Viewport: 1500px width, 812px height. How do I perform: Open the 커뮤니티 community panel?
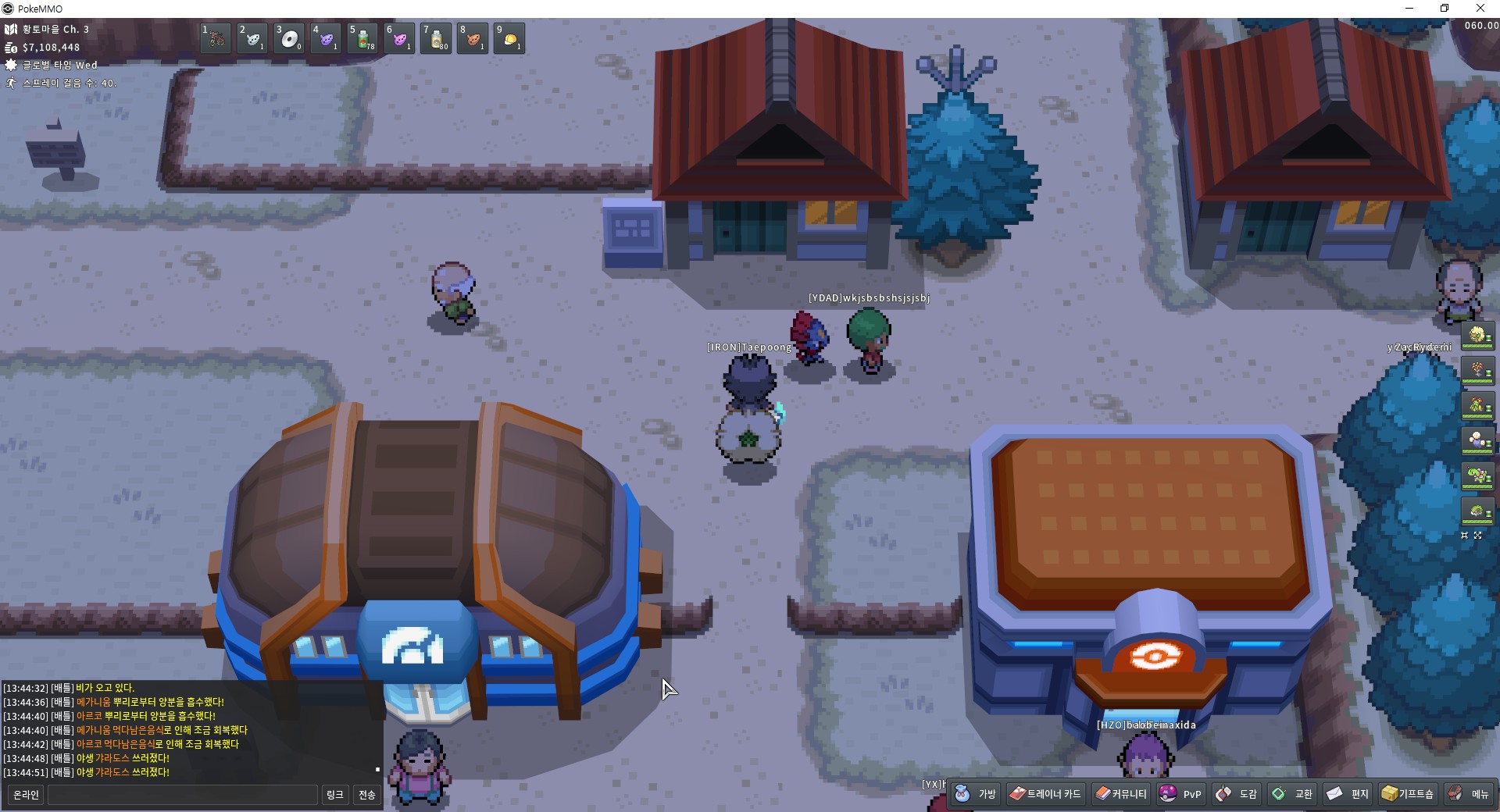coord(1121,794)
